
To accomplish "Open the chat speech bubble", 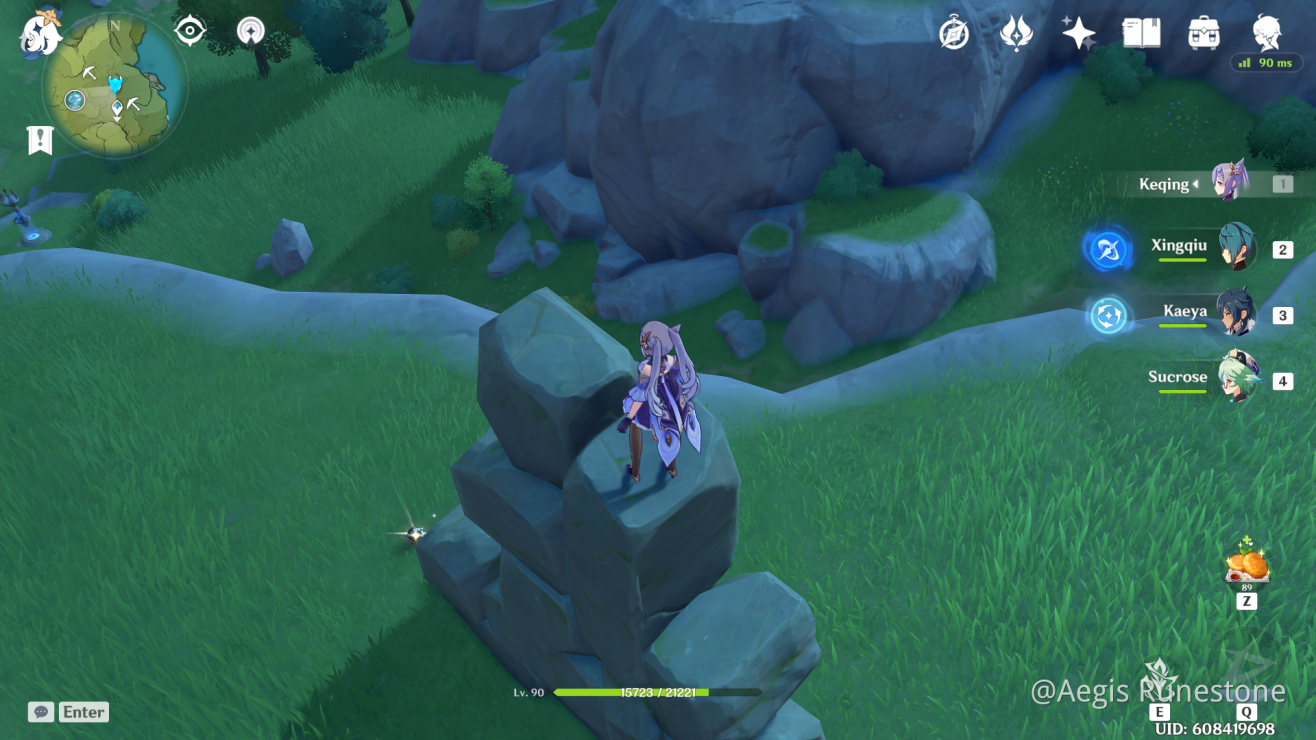I will coord(41,712).
